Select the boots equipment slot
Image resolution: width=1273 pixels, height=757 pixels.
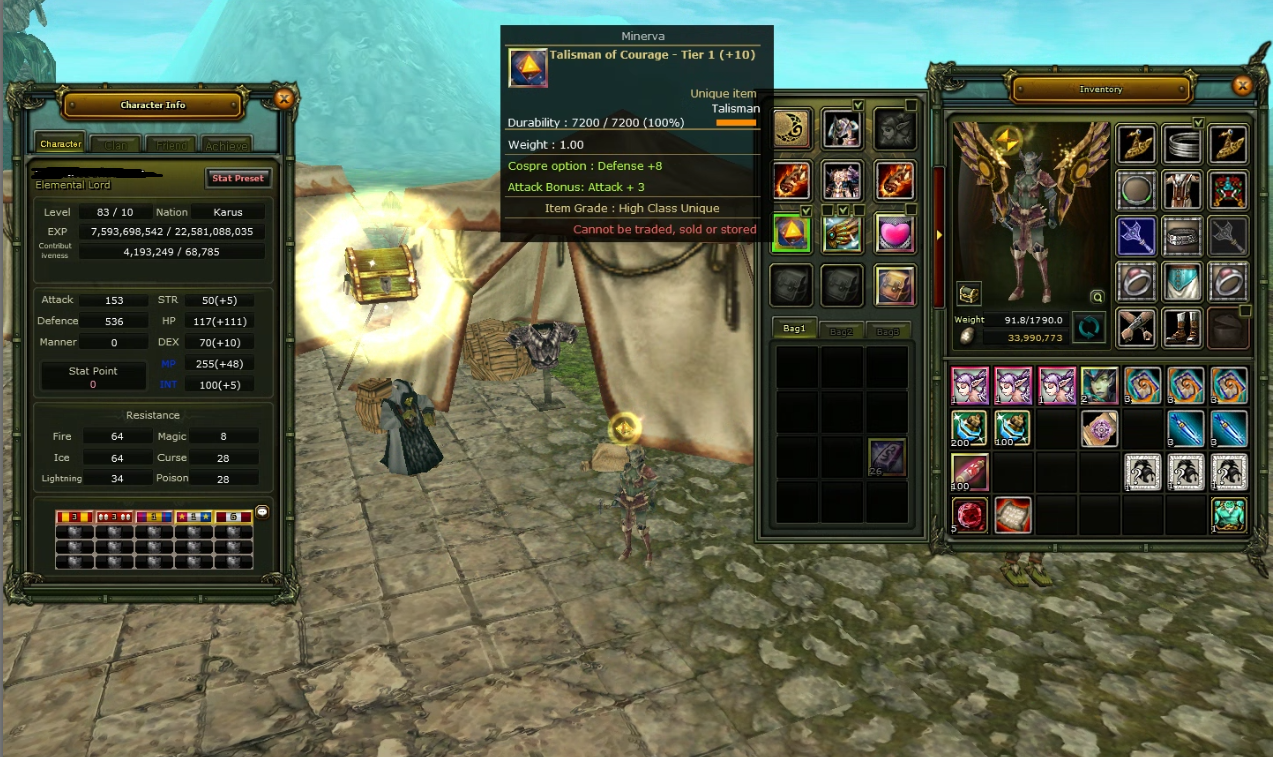(x=1182, y=328)
